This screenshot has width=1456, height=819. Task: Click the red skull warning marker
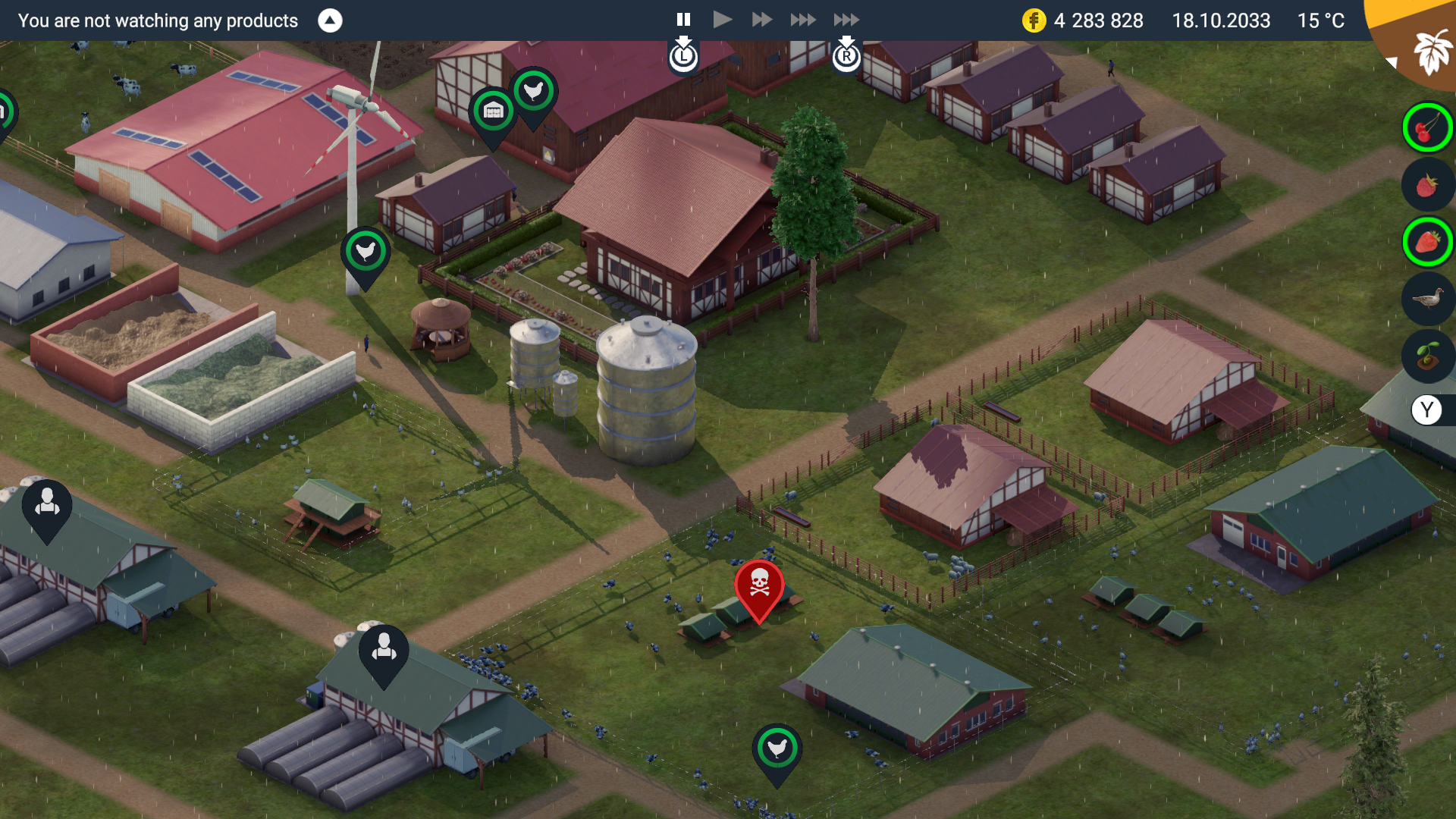pyautogui.click(x=759, y=585)
